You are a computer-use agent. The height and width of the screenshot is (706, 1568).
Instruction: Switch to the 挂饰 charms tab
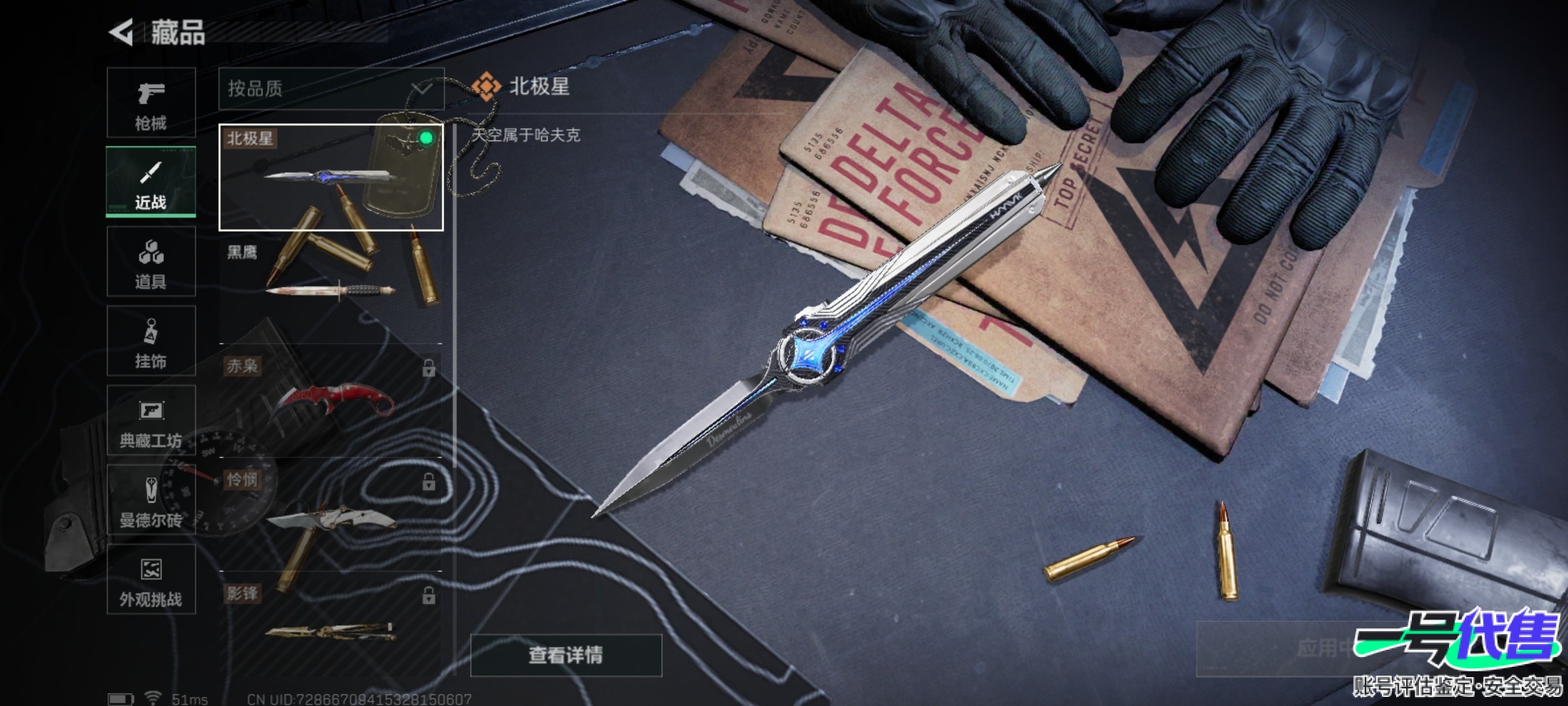[x=151, y=341]
